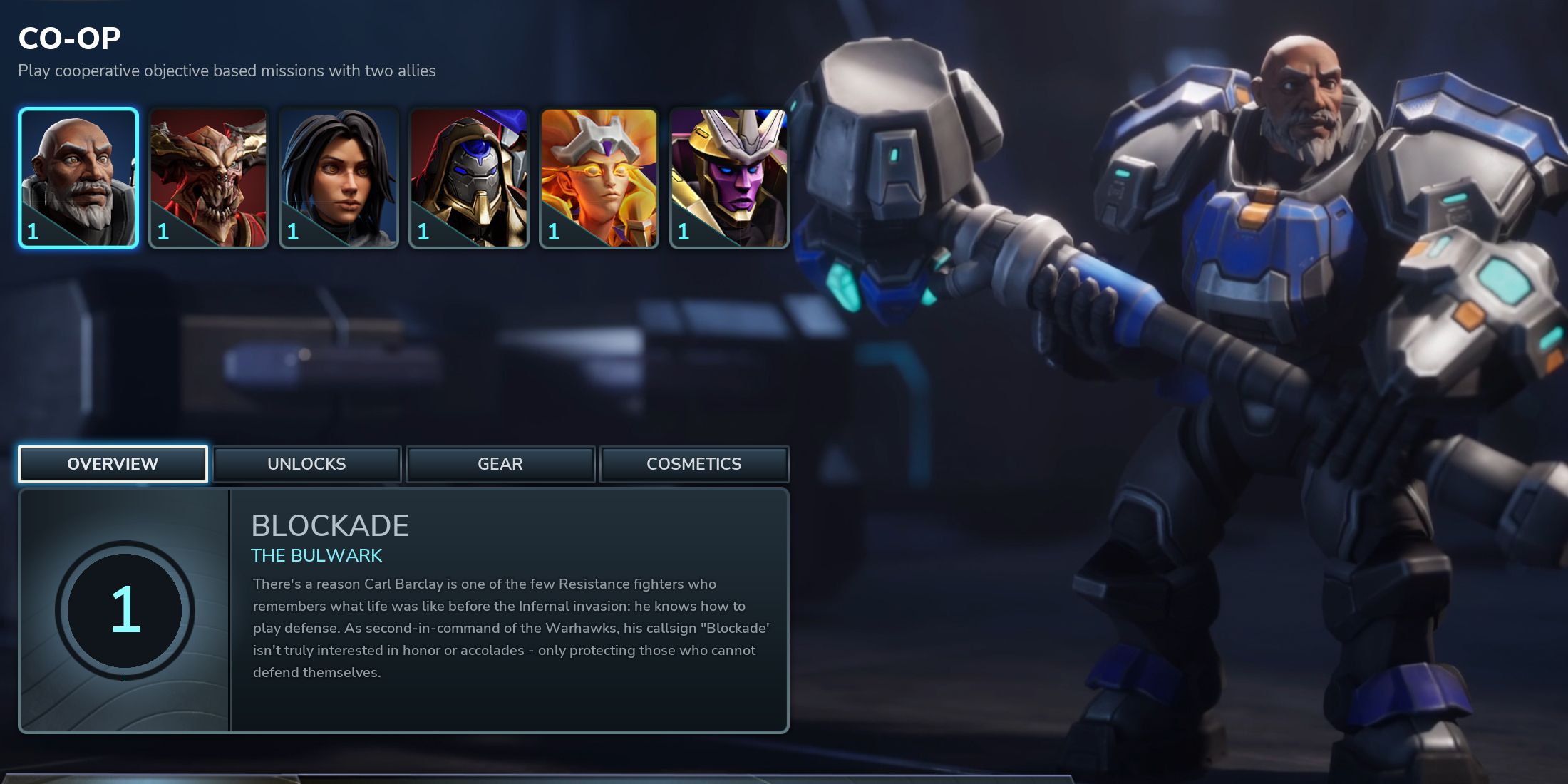Choose the glowing golden-haired commander portrait

(x=599, y=178)
